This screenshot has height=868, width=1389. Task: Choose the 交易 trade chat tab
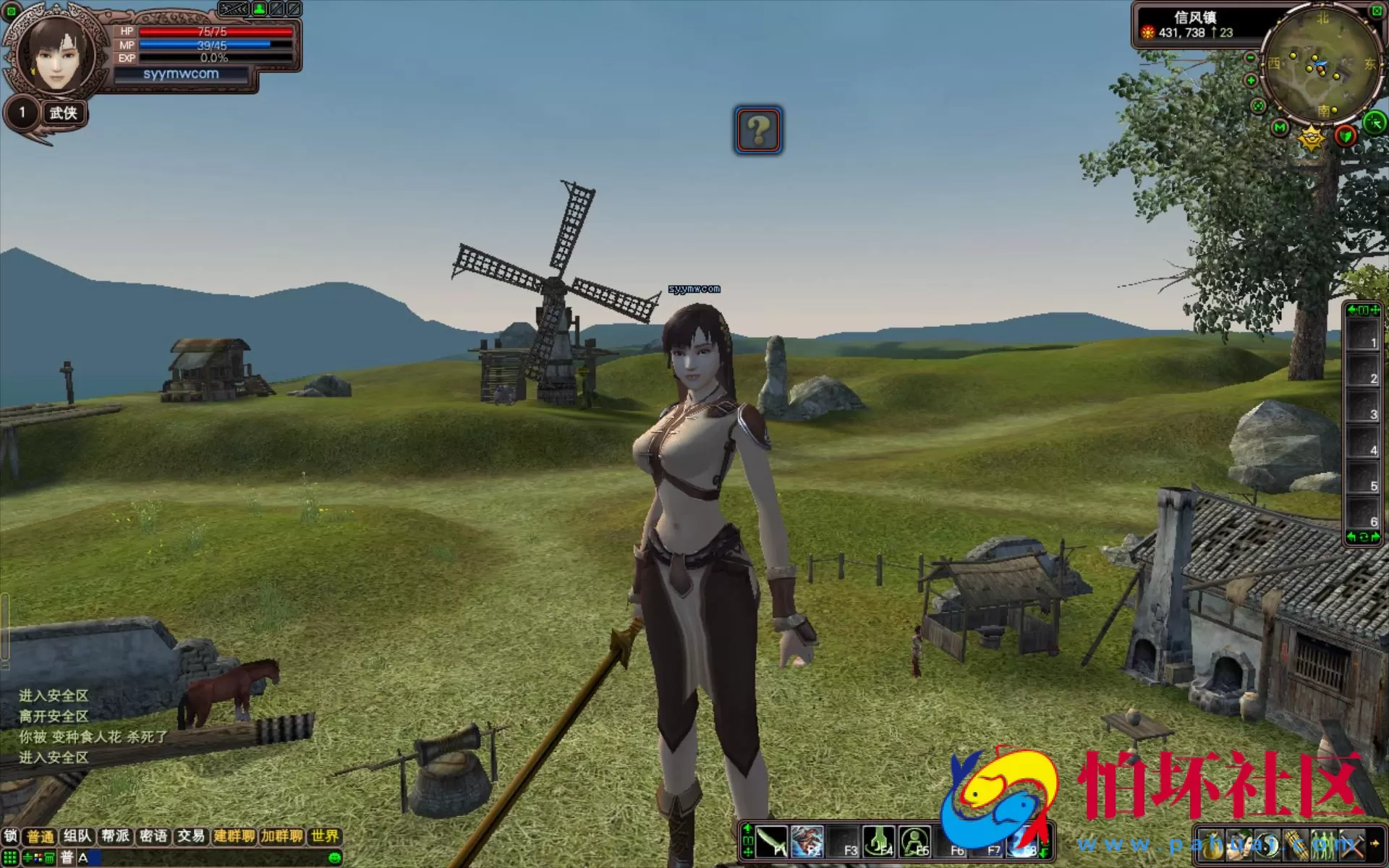pos(191,836)
